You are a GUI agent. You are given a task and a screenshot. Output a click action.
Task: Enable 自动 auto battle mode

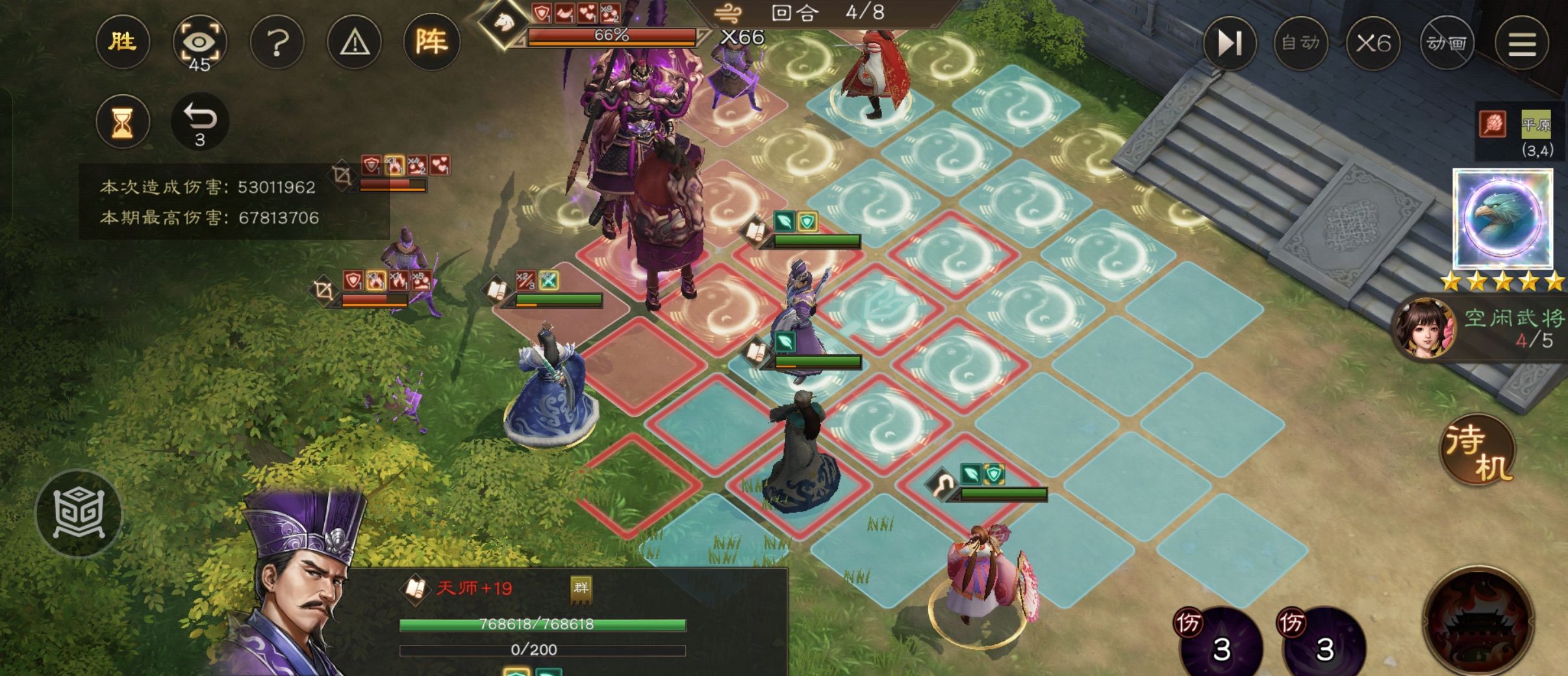point(1301,44)
